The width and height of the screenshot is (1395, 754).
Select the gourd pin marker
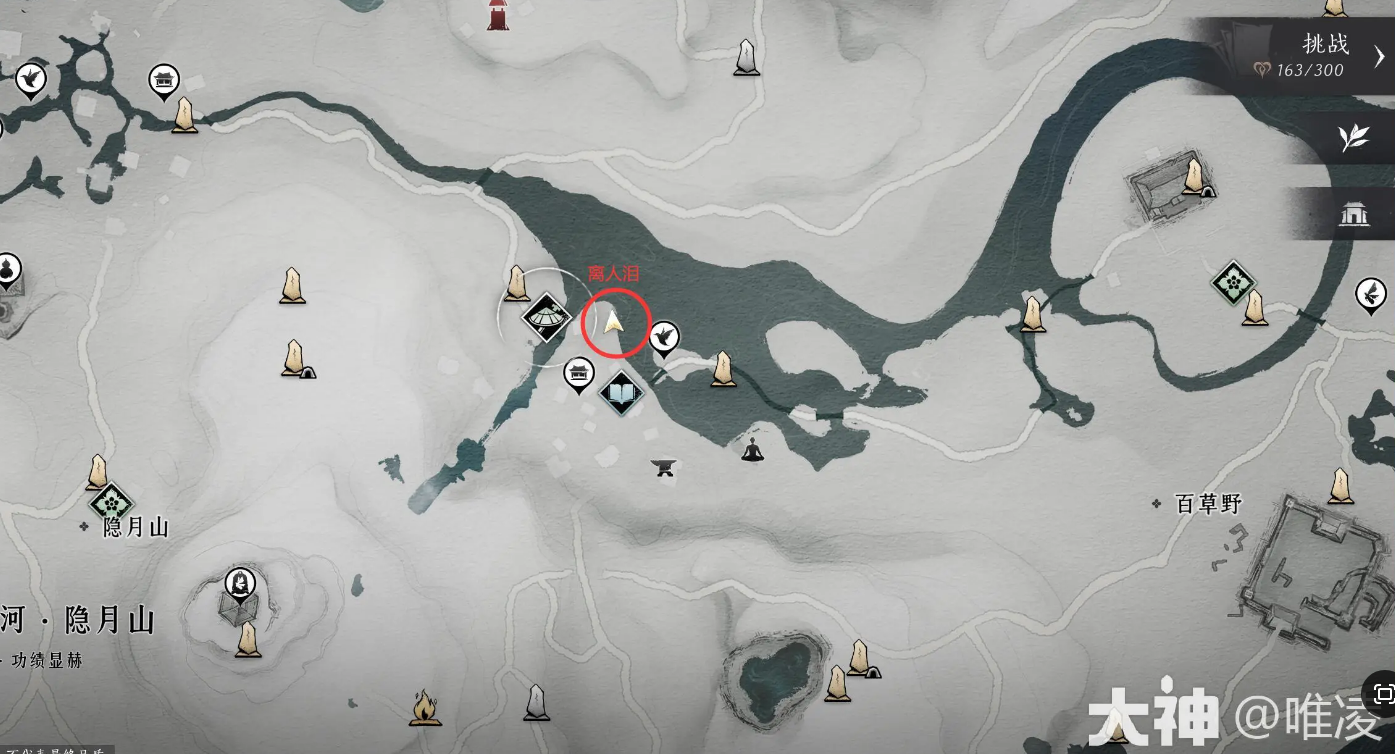click(x=8, y=268)
